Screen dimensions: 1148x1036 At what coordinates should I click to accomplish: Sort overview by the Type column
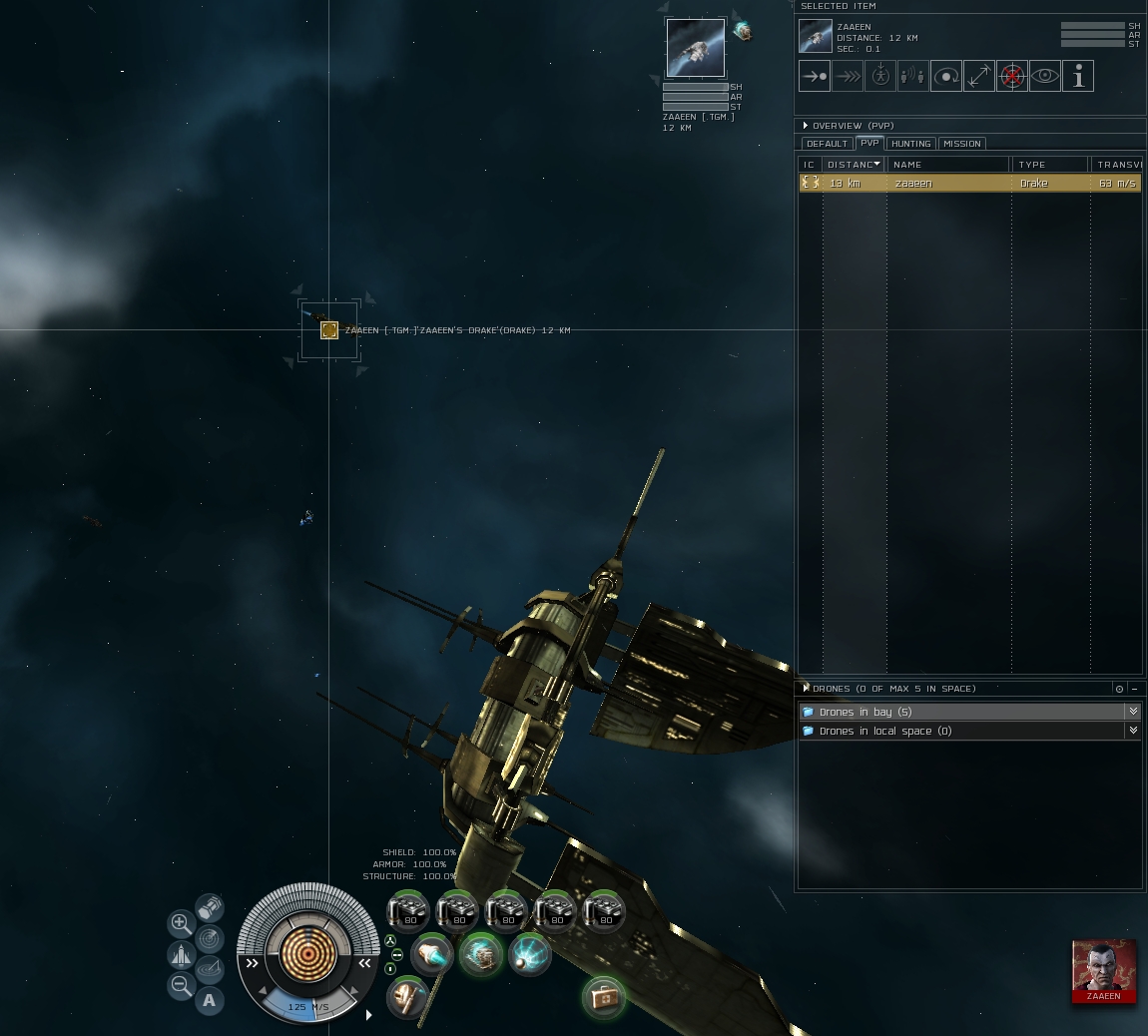[1048, 165]
